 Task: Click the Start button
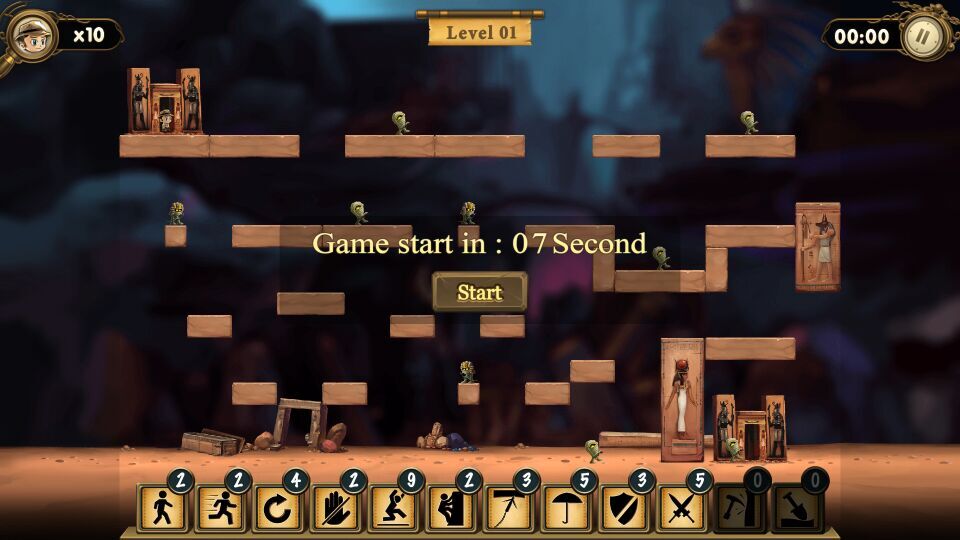pos(479,292)
